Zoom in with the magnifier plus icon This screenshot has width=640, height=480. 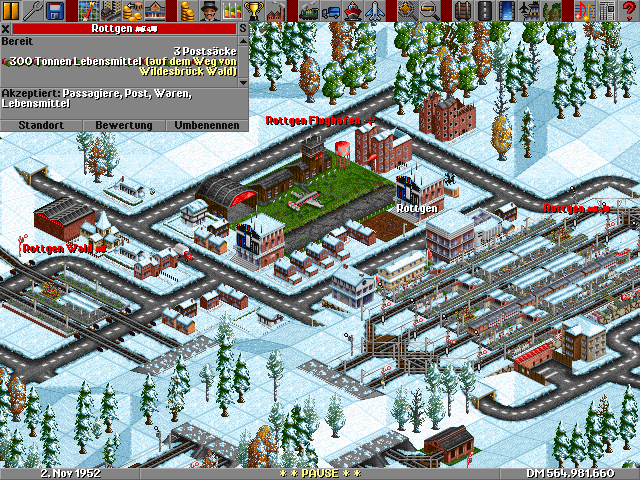coord(406,11)
